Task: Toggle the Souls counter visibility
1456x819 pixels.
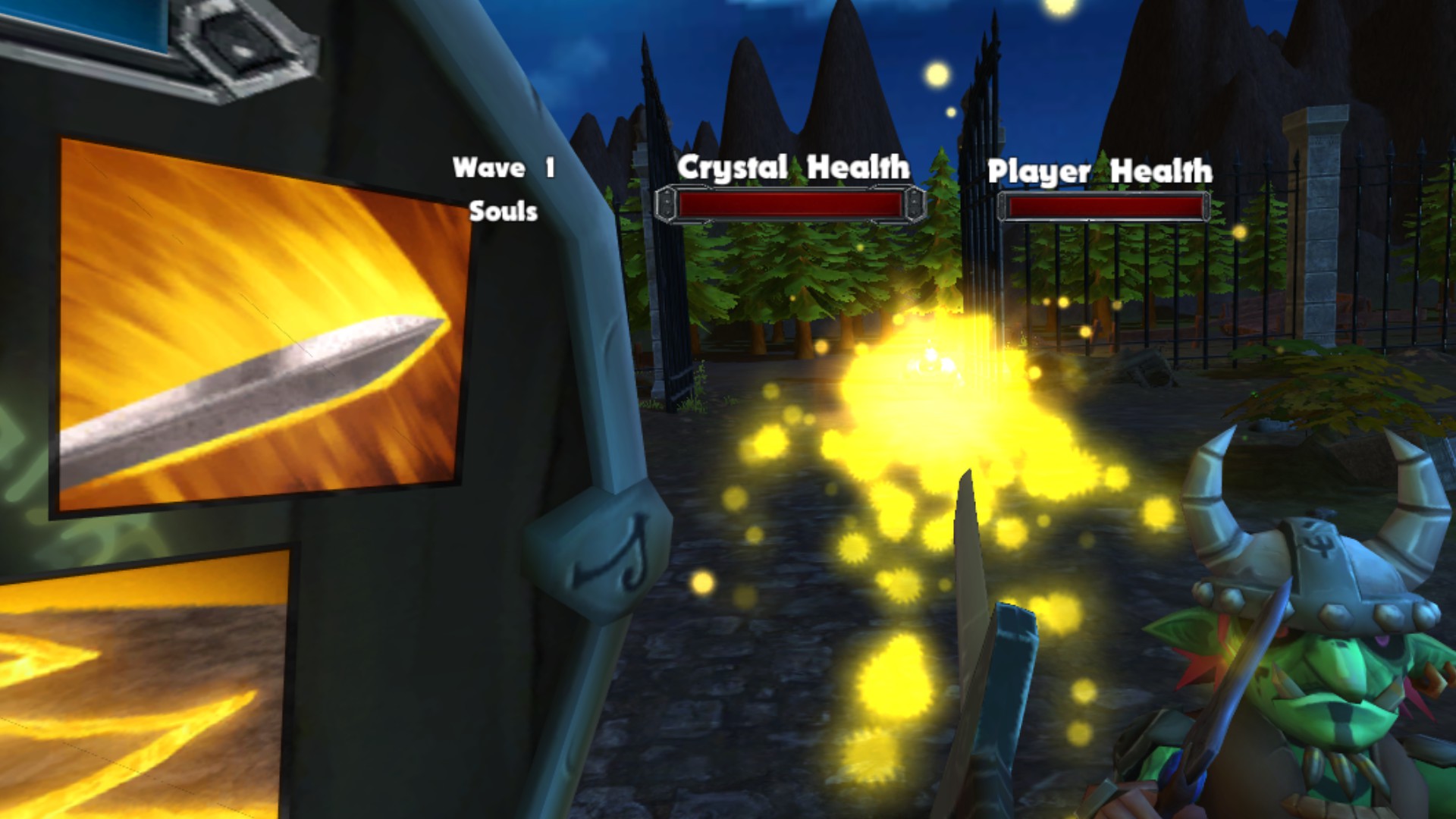Action: tap(504, 212)
